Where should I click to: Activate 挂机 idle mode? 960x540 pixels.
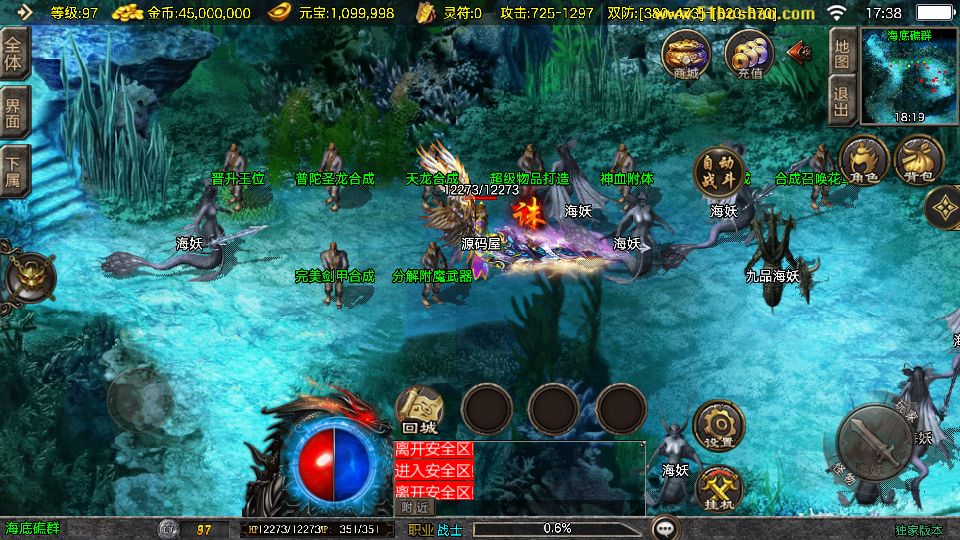718,489
